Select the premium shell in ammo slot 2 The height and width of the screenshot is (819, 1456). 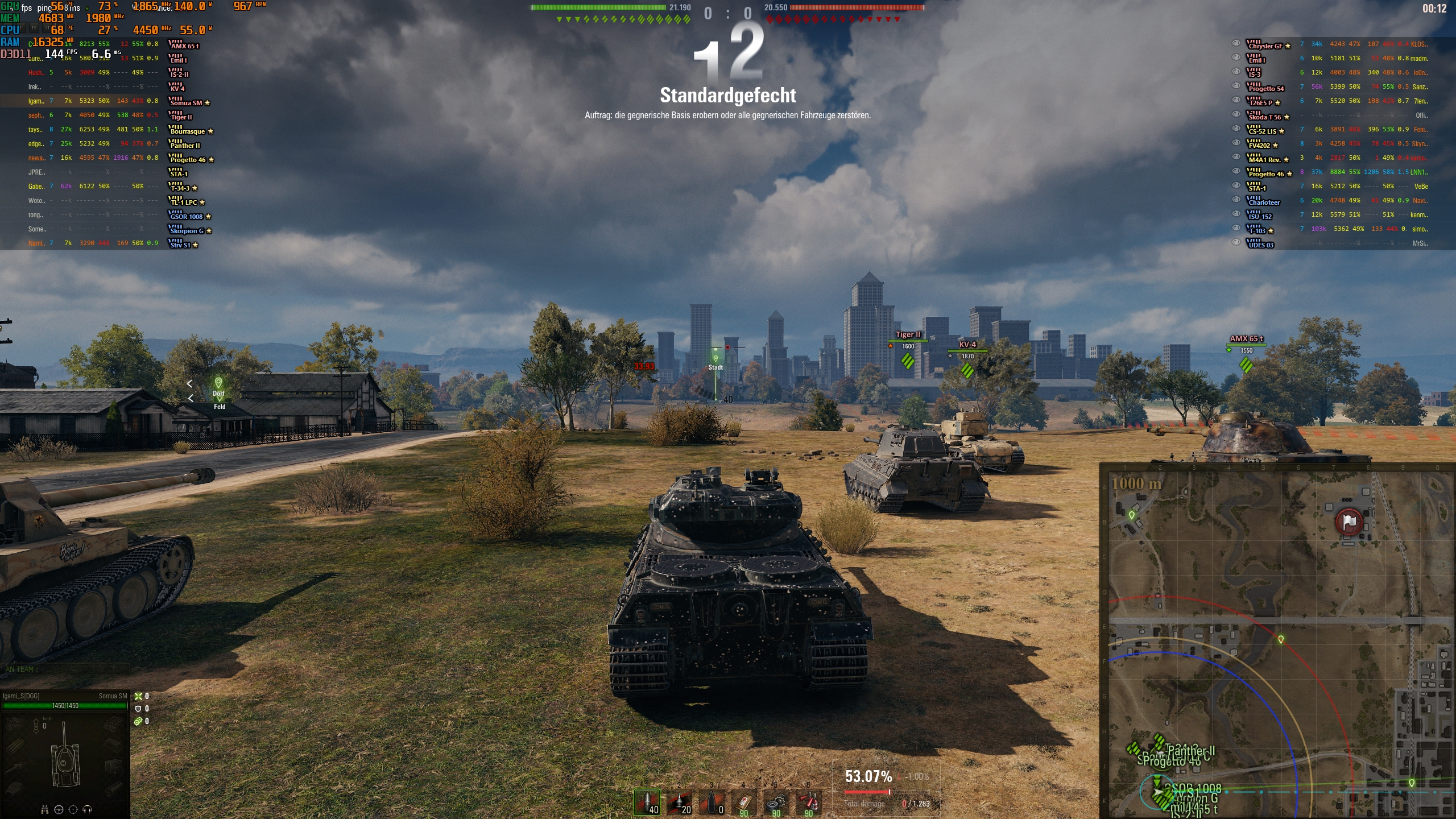[x=679, y=804]
